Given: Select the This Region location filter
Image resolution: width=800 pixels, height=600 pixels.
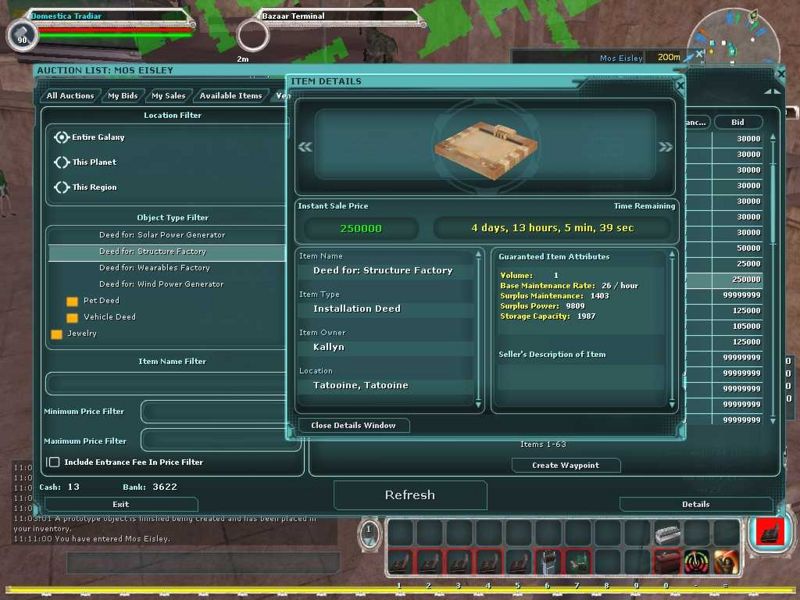Looking at the screenshot, I should tap(62, 187).
